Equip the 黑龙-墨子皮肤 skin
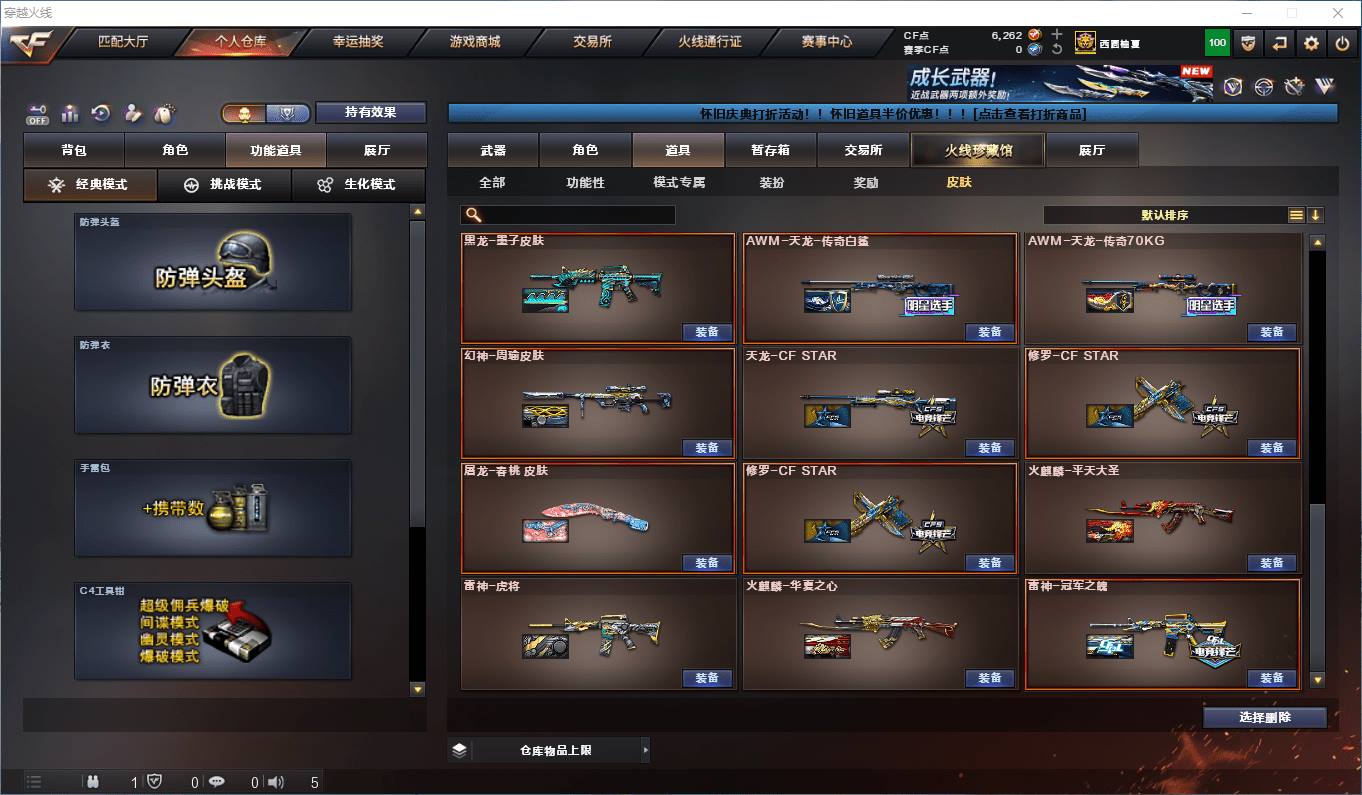Screen dimensions: 1362x795 coord(707,332)
